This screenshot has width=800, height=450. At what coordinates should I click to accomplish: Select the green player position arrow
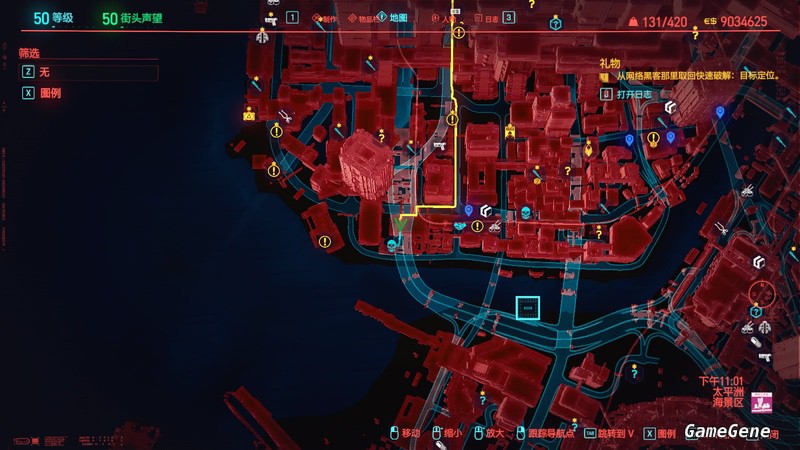(x=398, y=227)
